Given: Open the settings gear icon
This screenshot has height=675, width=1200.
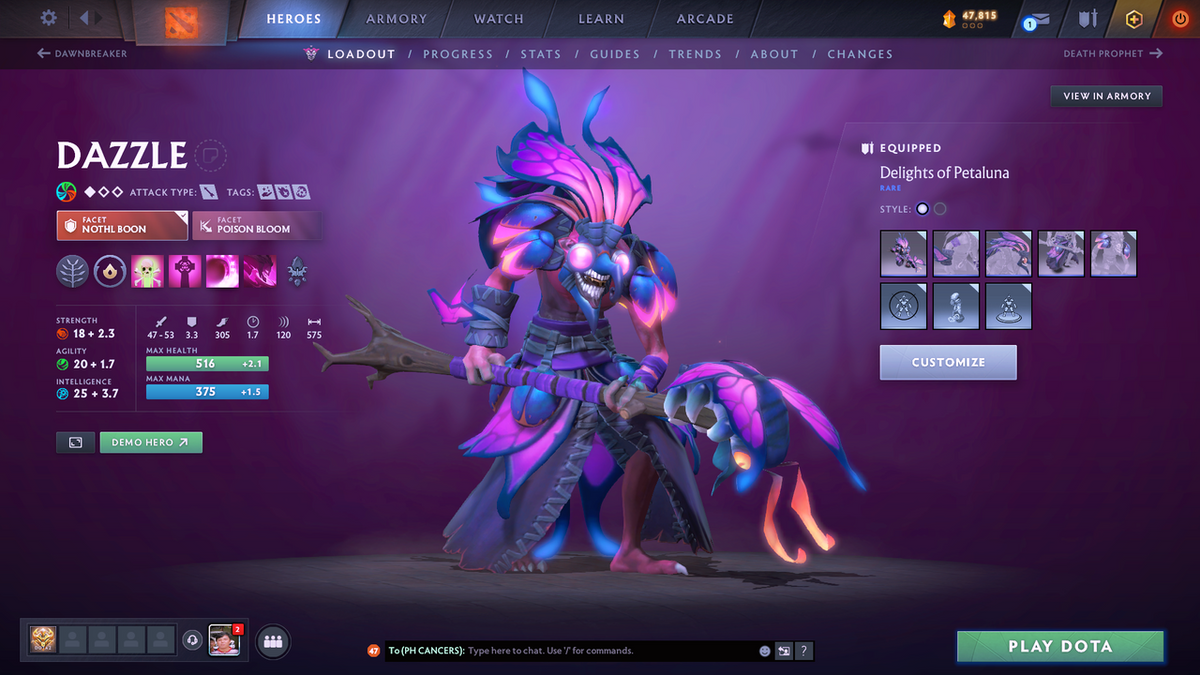Looking at the screenshot, I should (48, 18).
